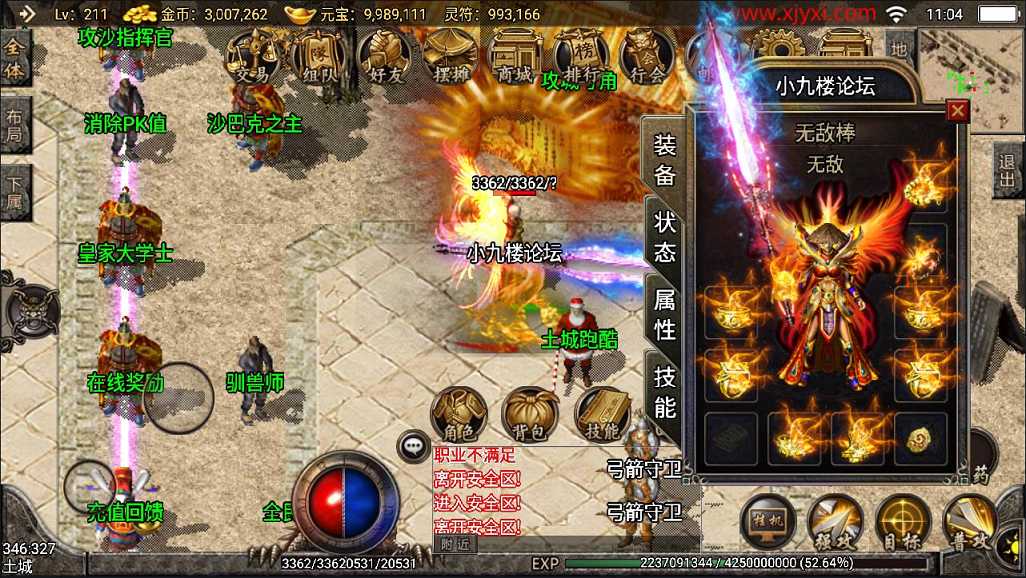
Task: Switch to the 属性 attributes tab
Action: (664, 313)
